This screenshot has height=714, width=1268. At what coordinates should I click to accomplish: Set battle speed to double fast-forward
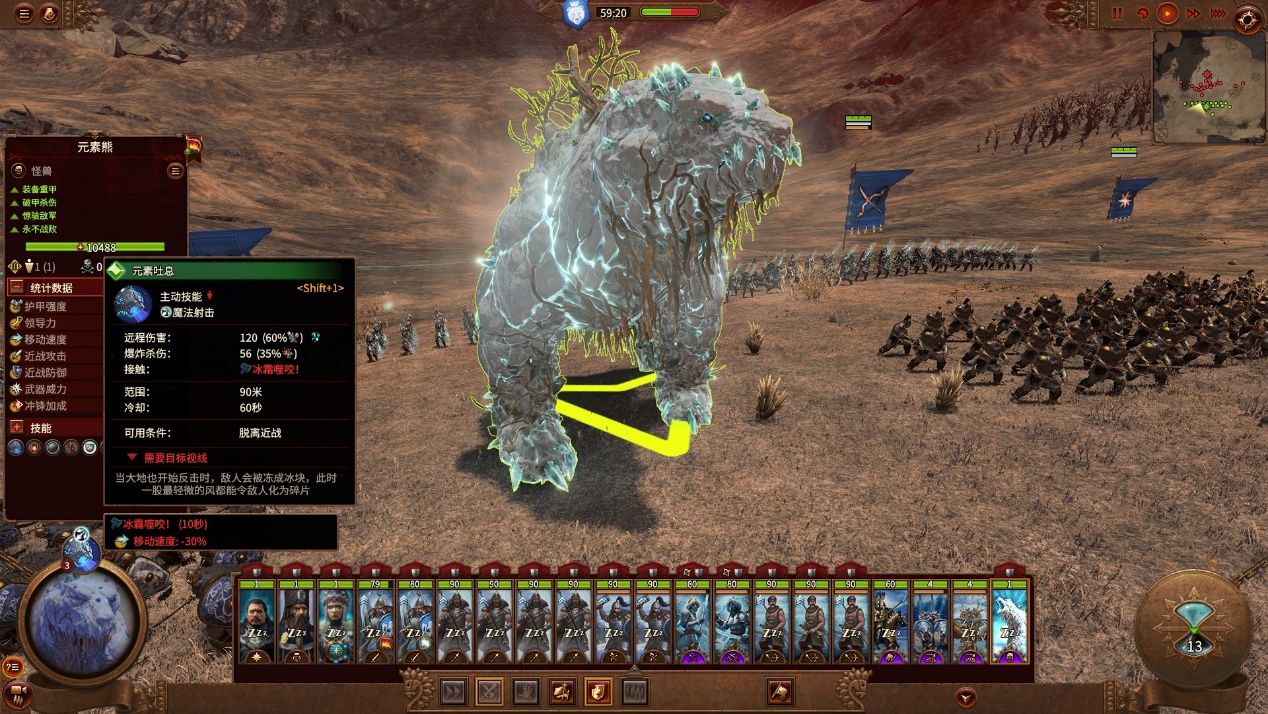click(1193, 14)
